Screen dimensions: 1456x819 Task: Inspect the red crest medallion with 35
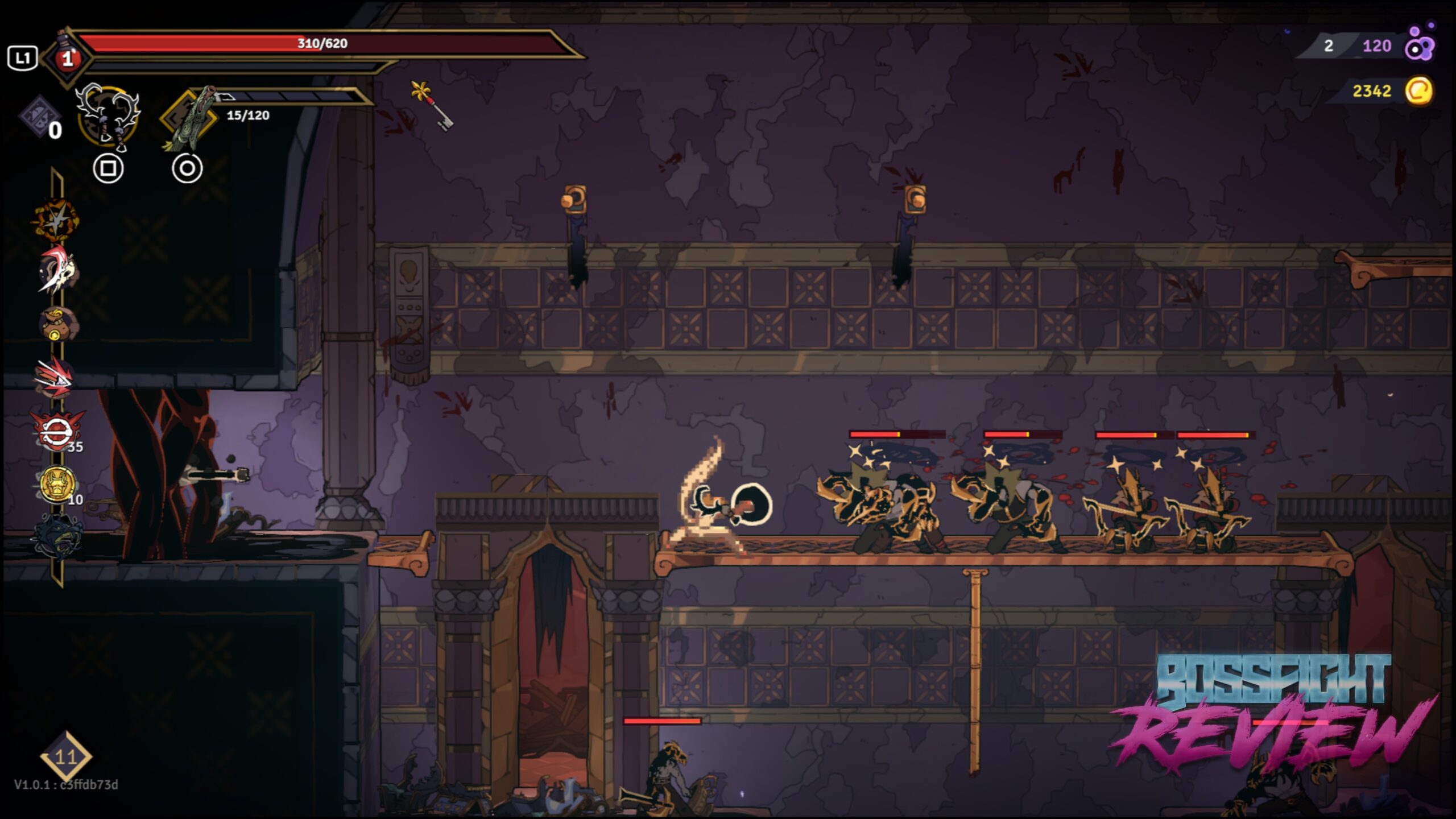pyautogui.click(x=57, y=431)
